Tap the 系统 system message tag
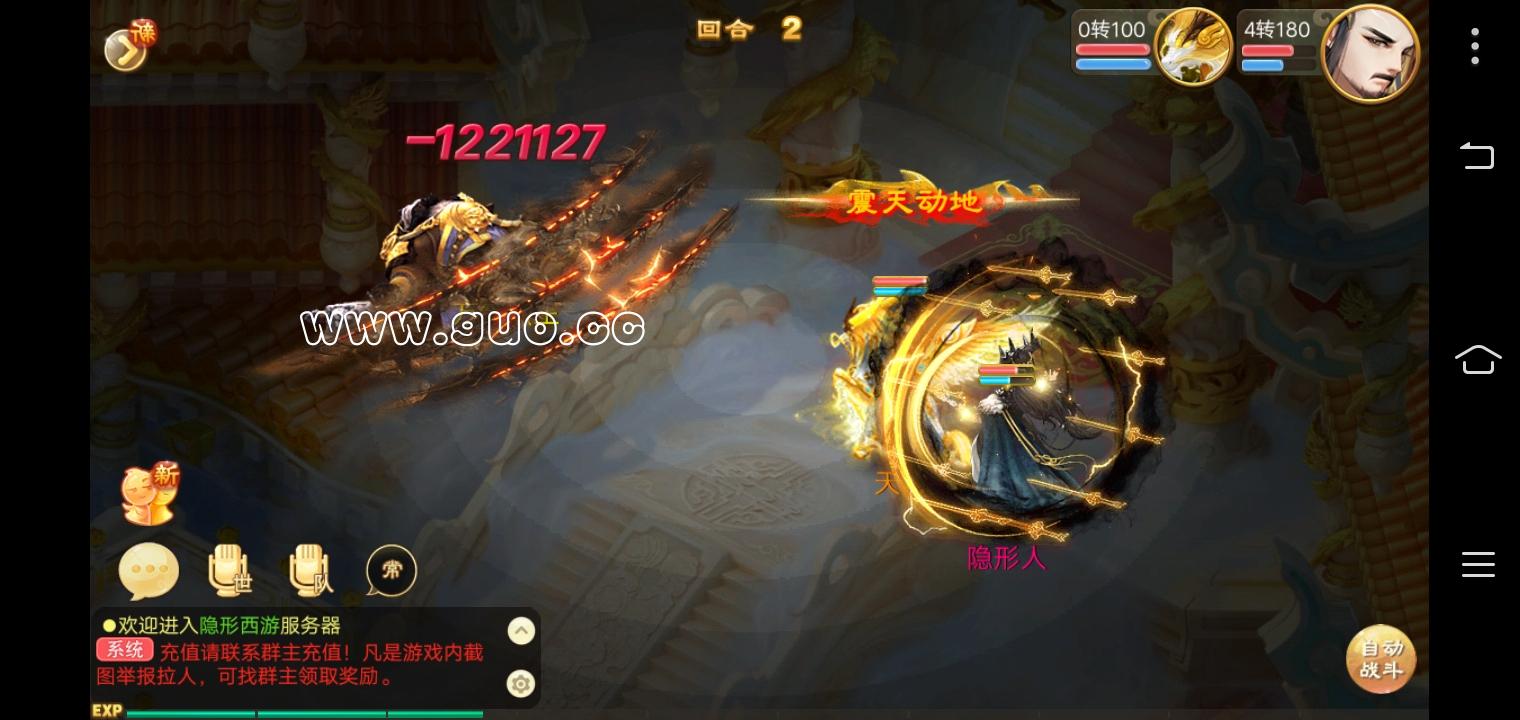 pos(123,649)
